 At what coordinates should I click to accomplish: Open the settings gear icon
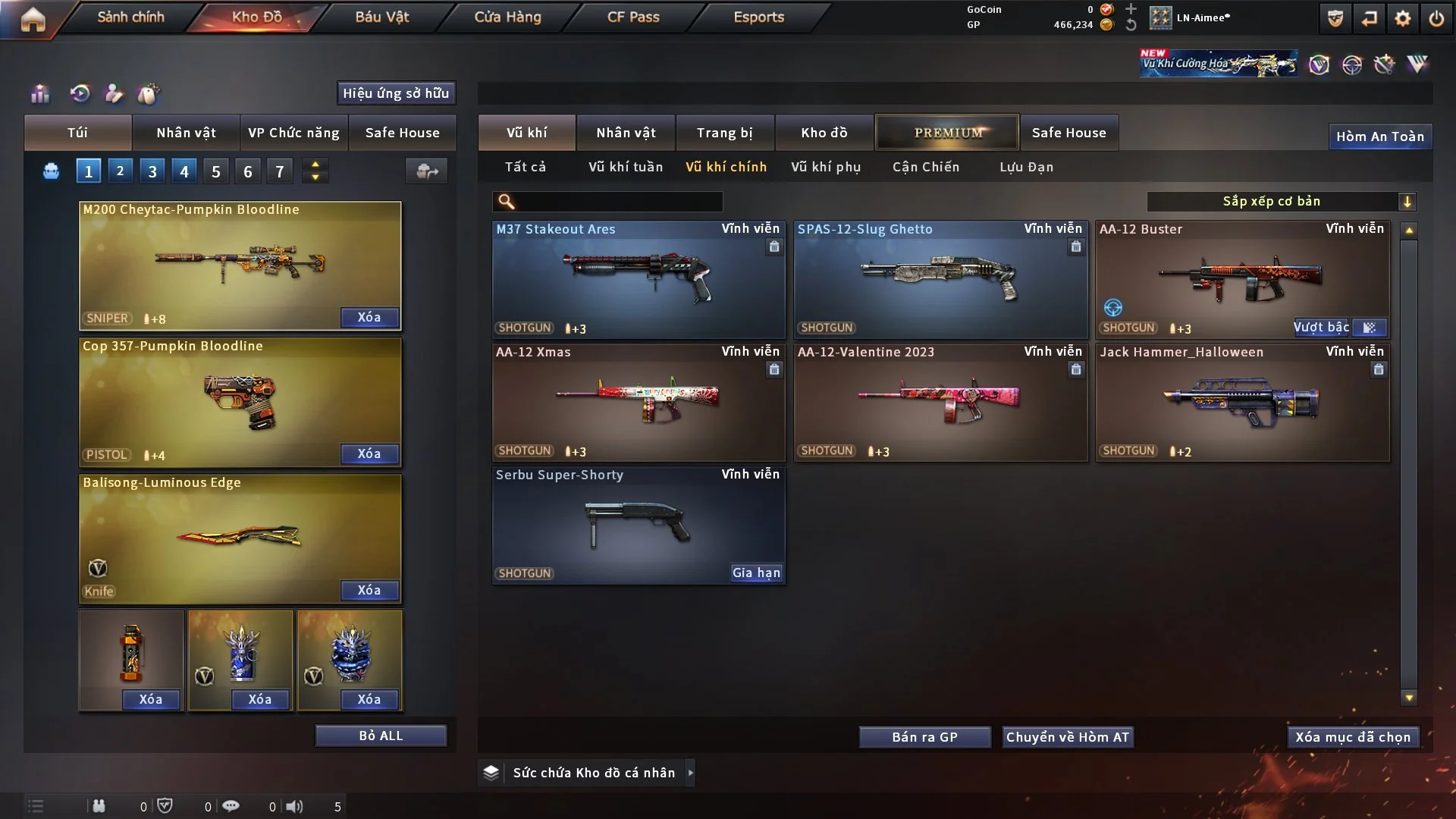[1403, 18]
